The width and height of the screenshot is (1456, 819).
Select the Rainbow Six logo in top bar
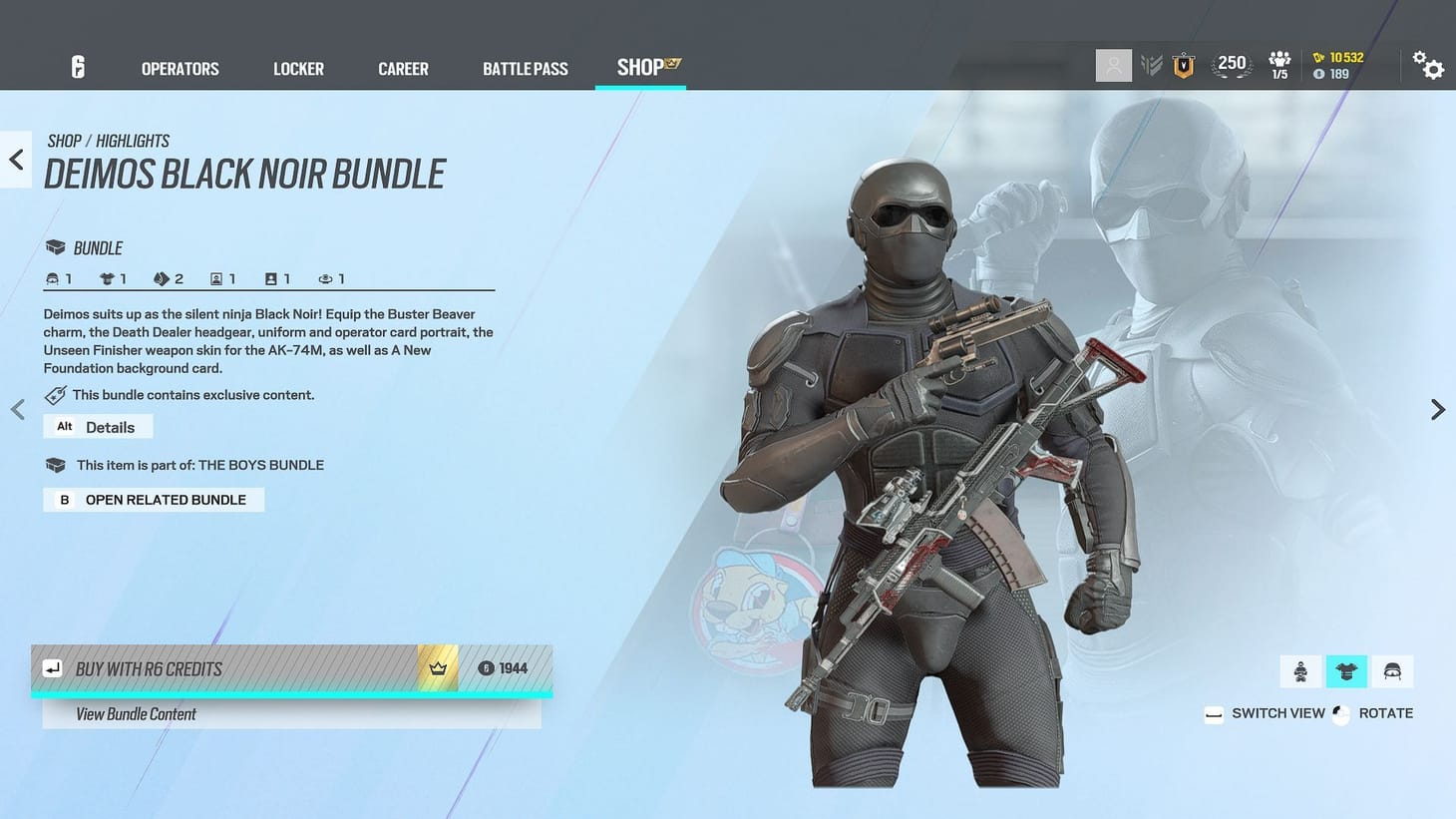(78, 66)
